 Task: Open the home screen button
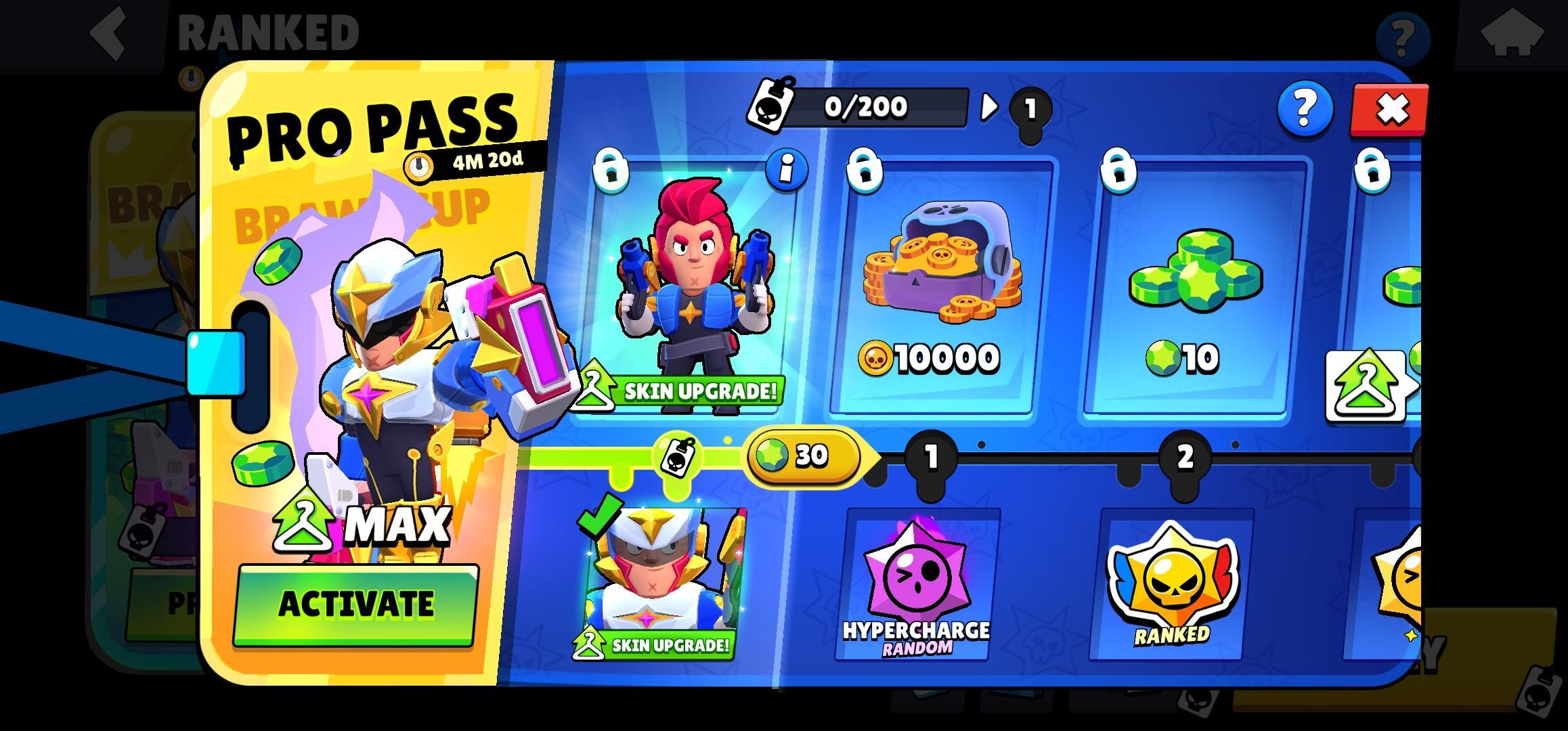click(1512, 34)
